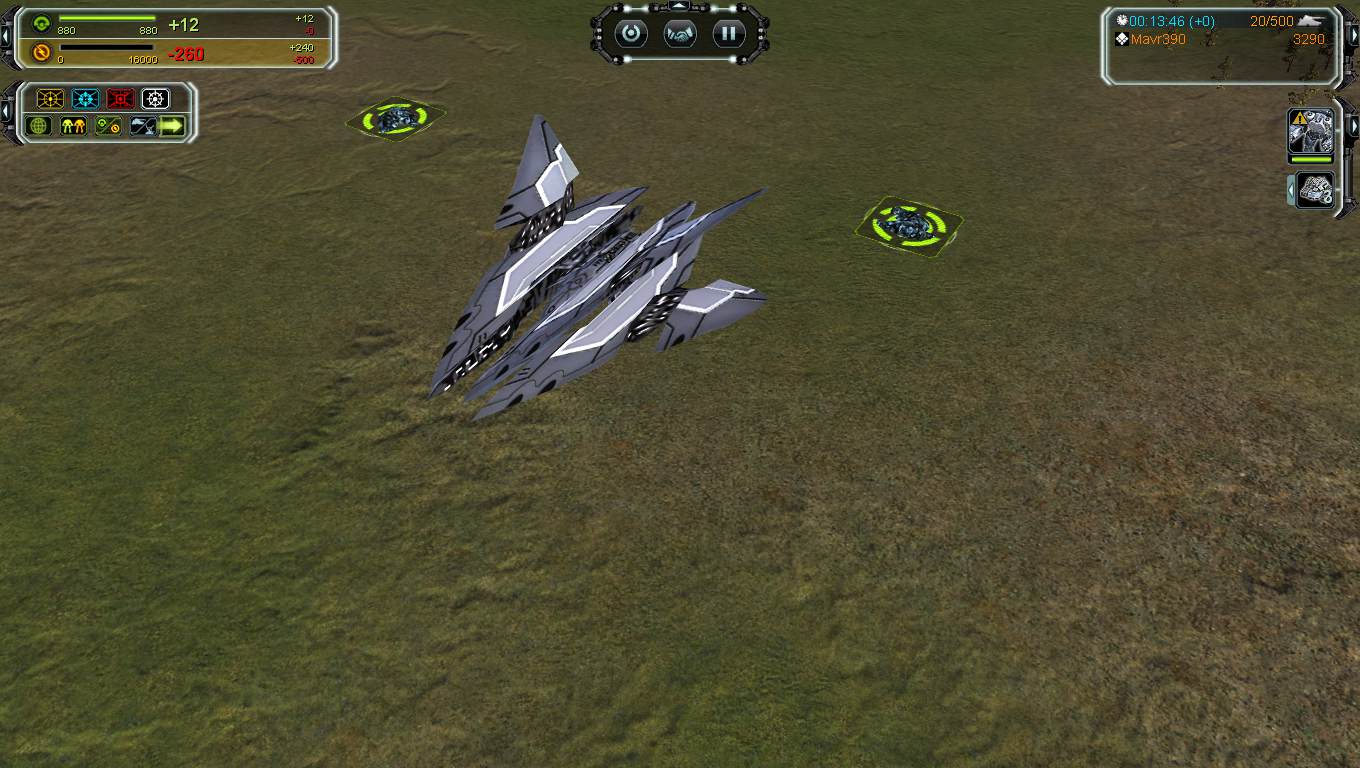The width and height of the screenshot is (1360, 768).
Task: Toggle the red crosshair overlay filter
Action: [120, 99]
